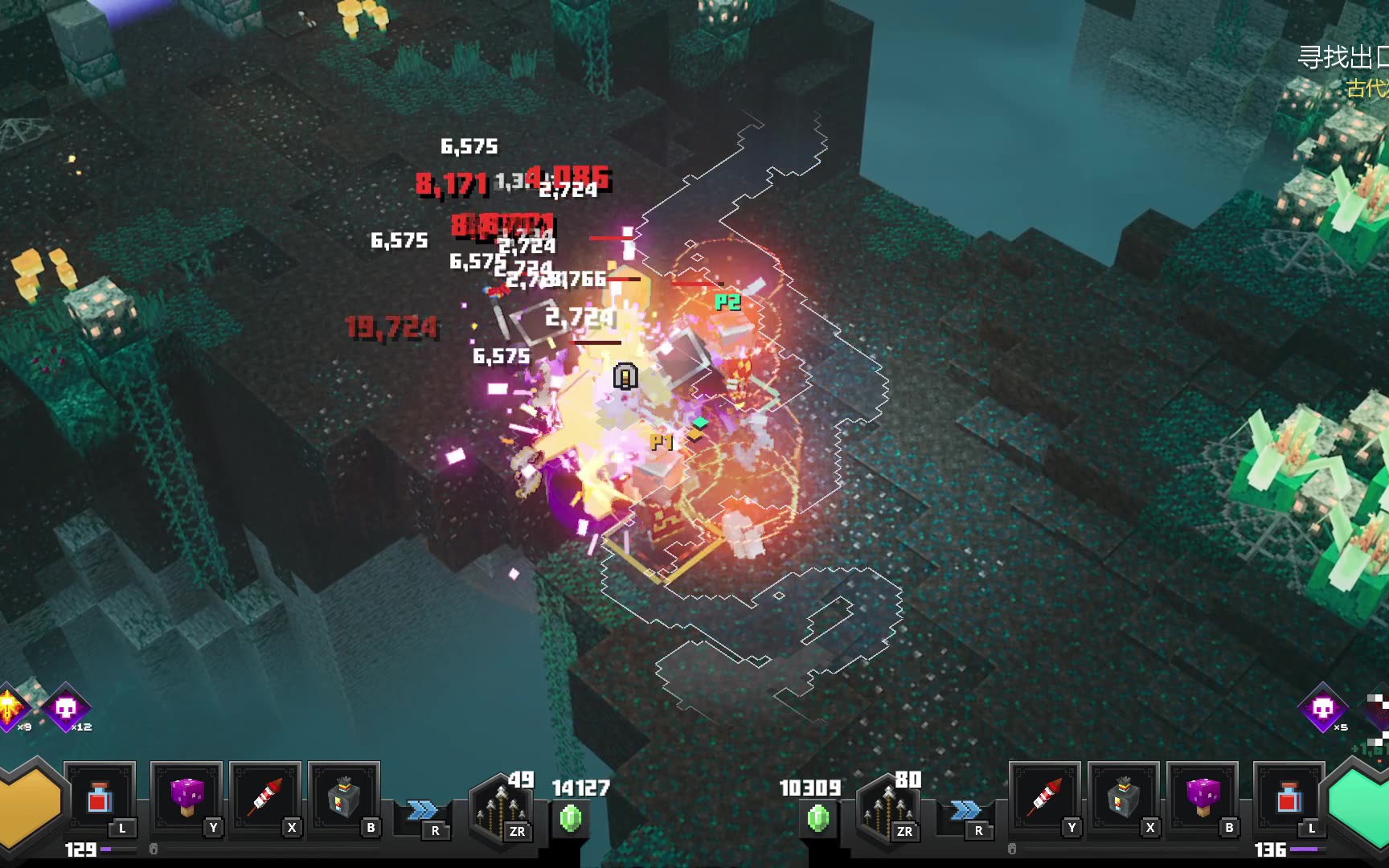Image resolution: width=1389 pixels, height=868 pixels.
Task: Select the Firework Arrow slot with Y badge
Action: [x=1043, y=798]
